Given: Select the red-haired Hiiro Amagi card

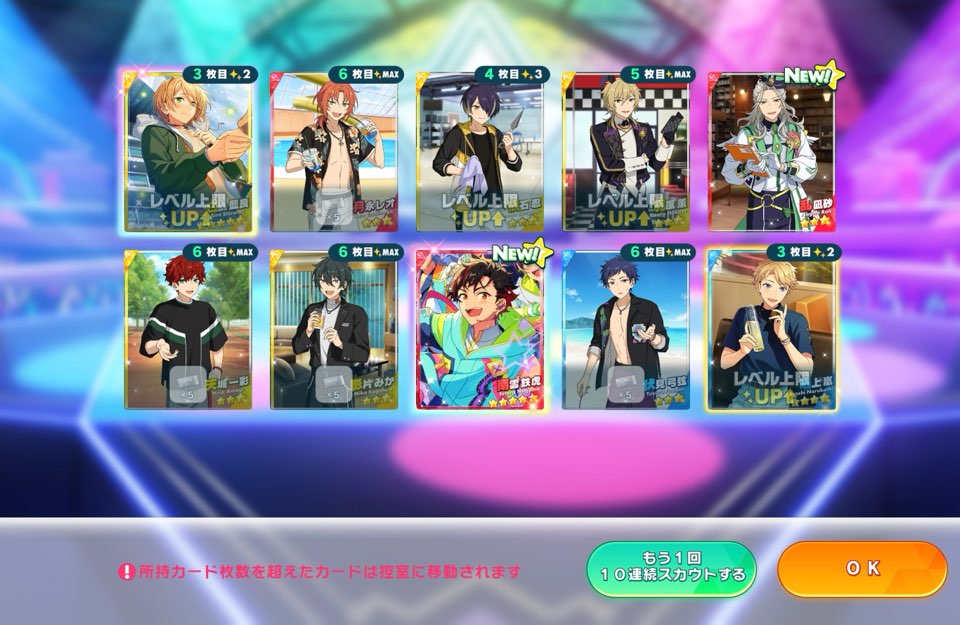Looking at the screenshot, I should click(x=187, y=329).
